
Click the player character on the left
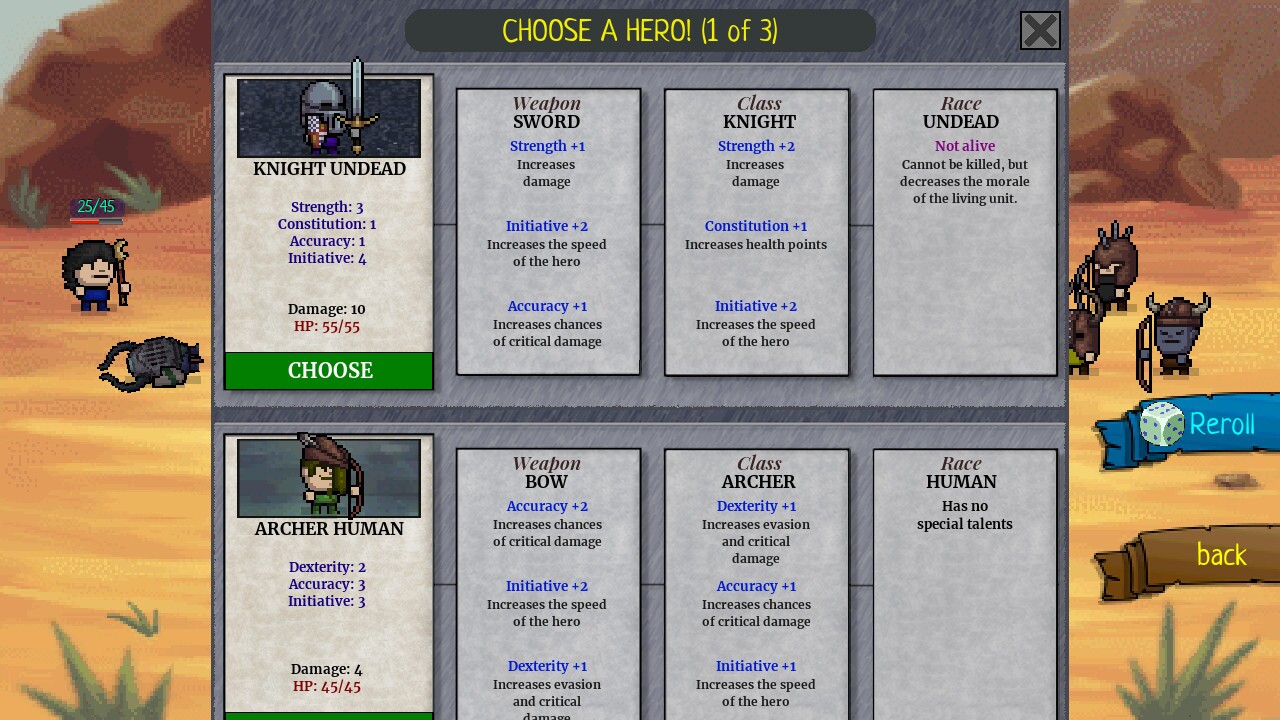point(97,275)
